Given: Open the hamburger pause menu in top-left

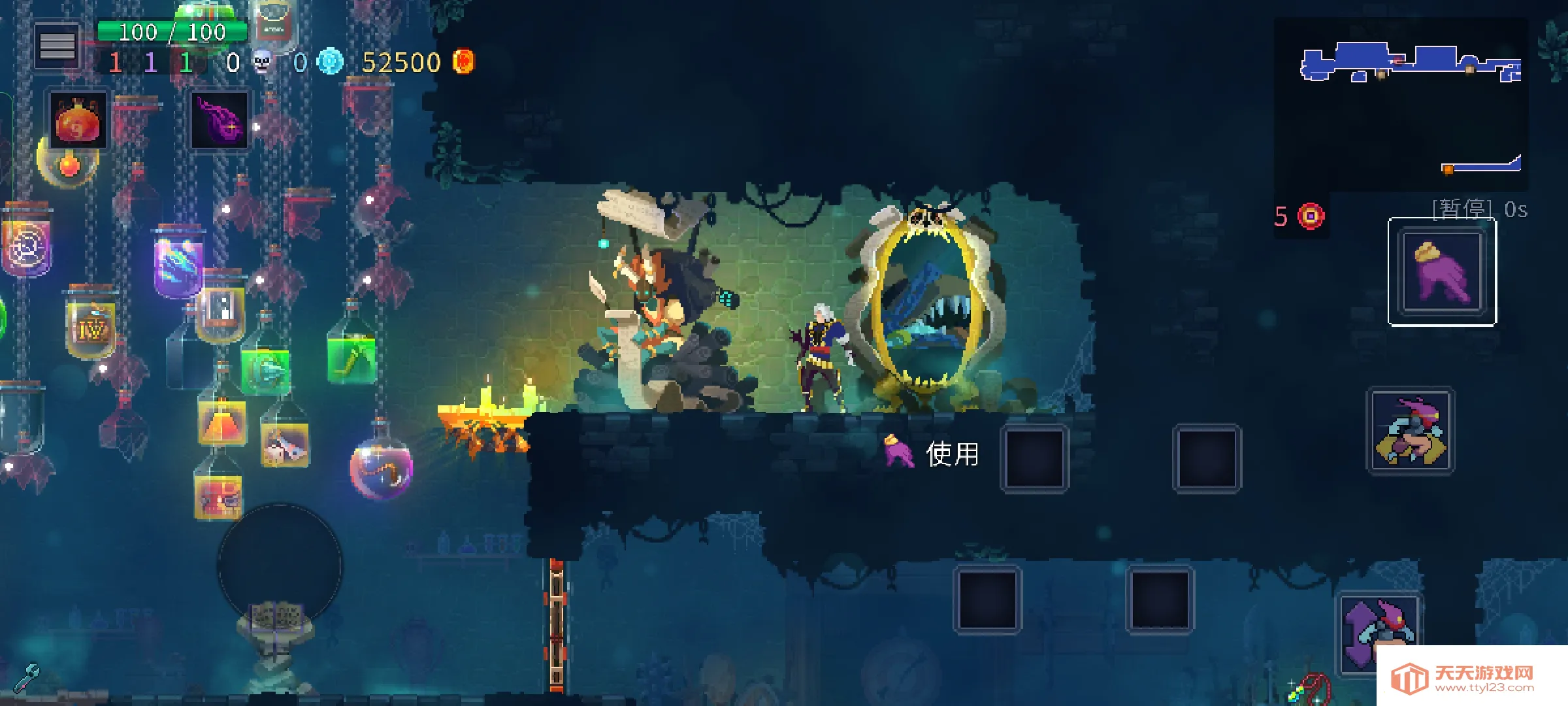Looking at the screenshot, I should [x=57, y=44].
